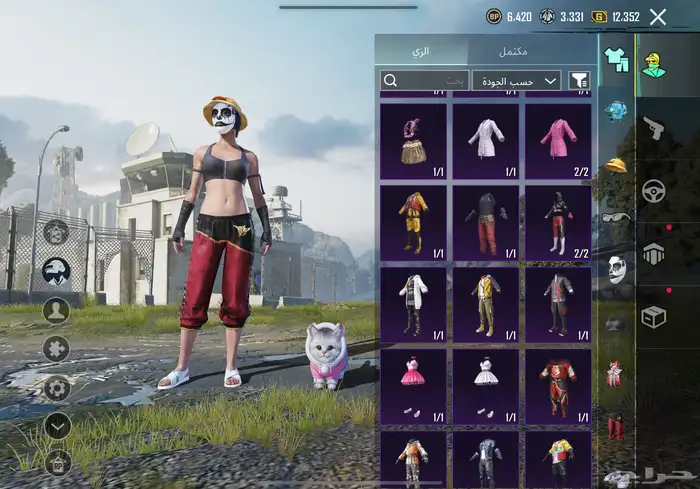The height and width of the screenshot is (489, 700).
Task: Open the steering wheel vehicle category
Action: [x=653, y=191]
